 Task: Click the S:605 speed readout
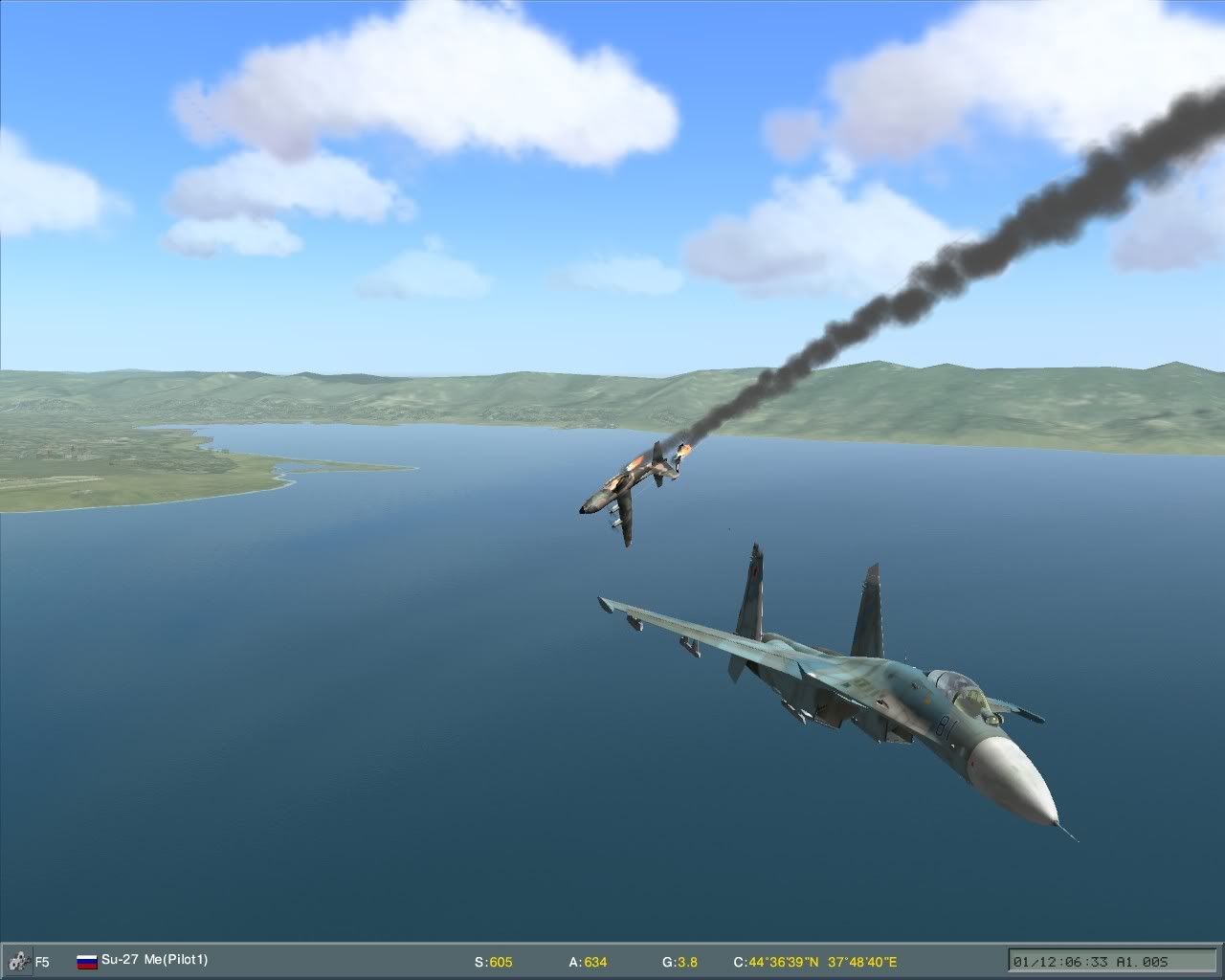click(x=494, y=960)
